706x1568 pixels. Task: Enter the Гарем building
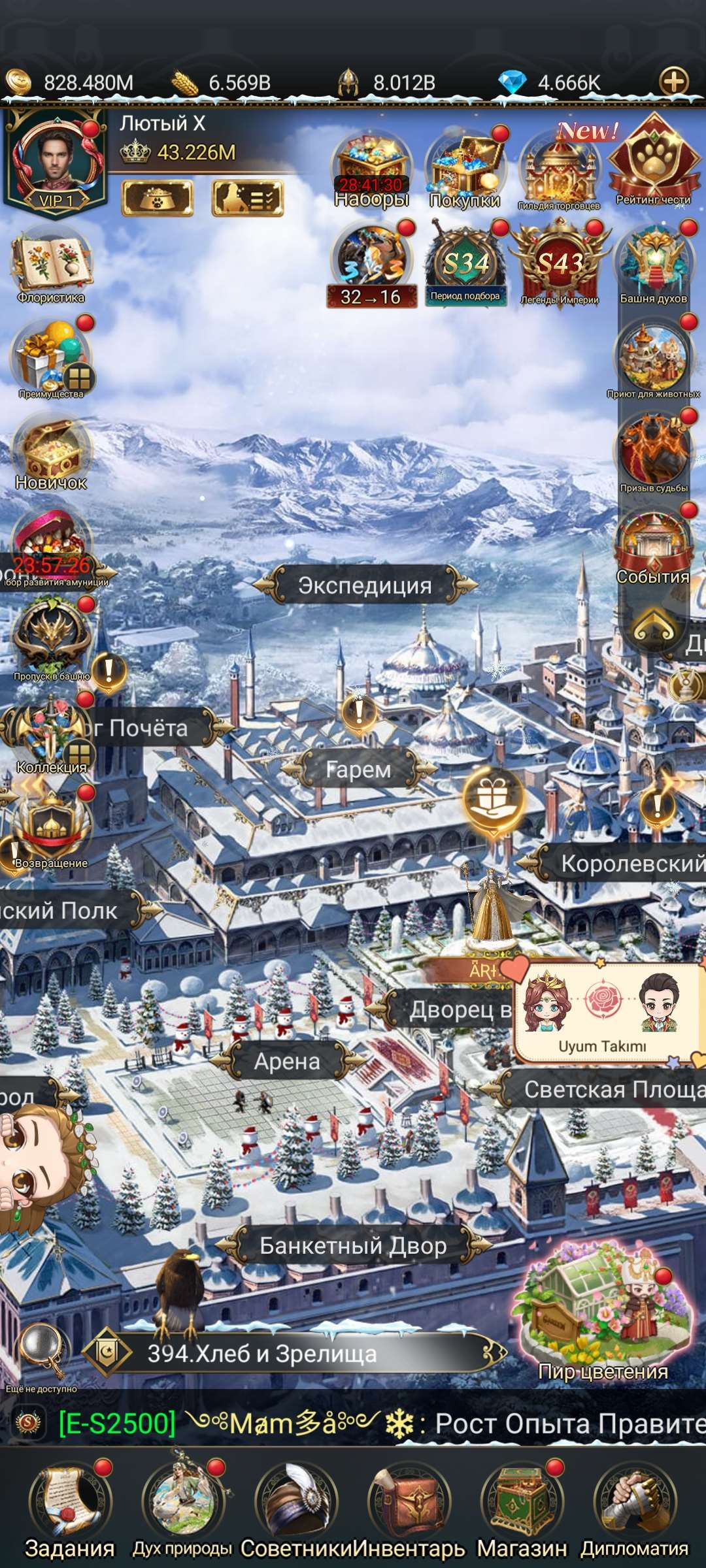point(358,770)
